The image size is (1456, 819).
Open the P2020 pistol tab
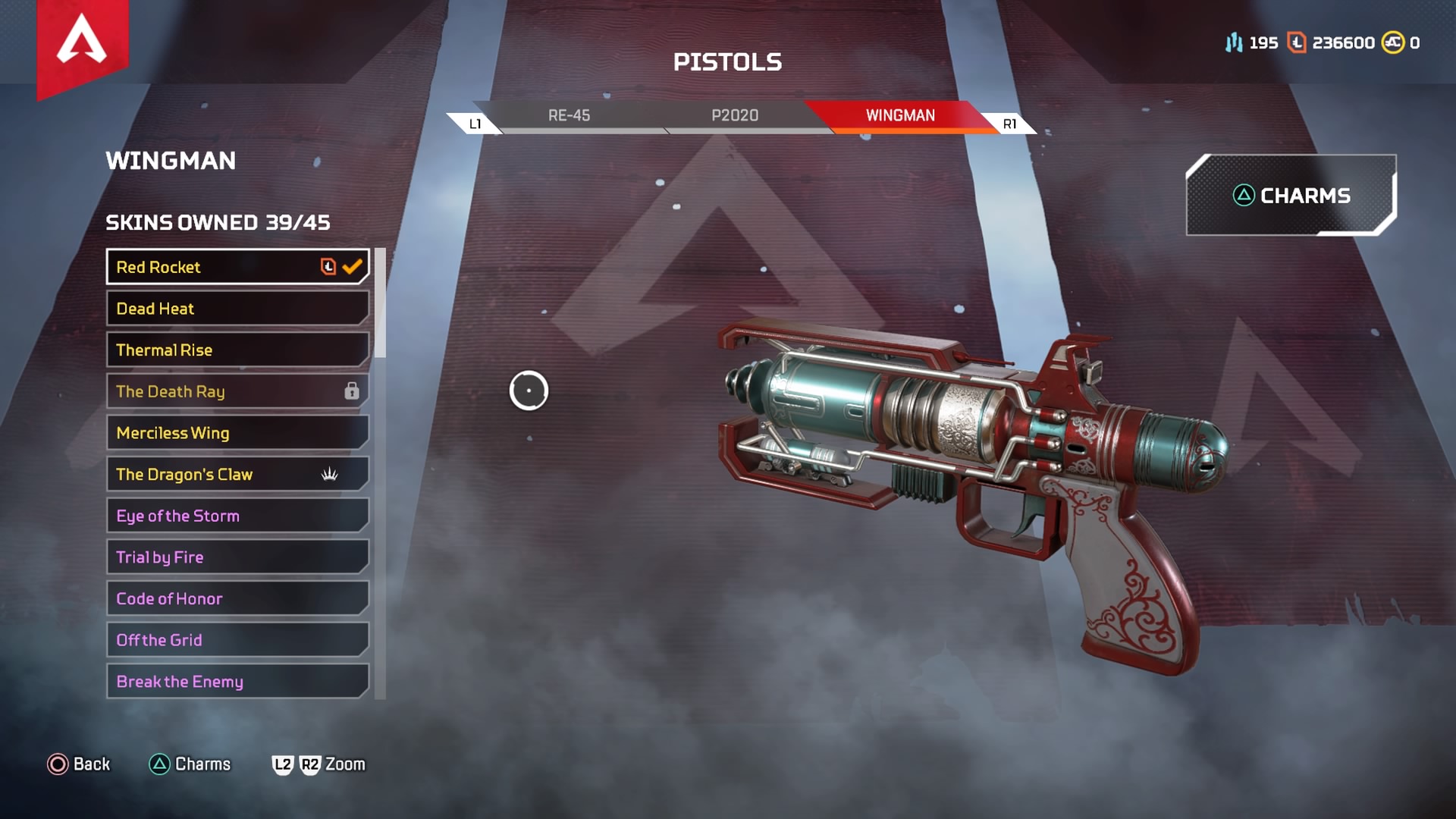[x=734, y=115]
